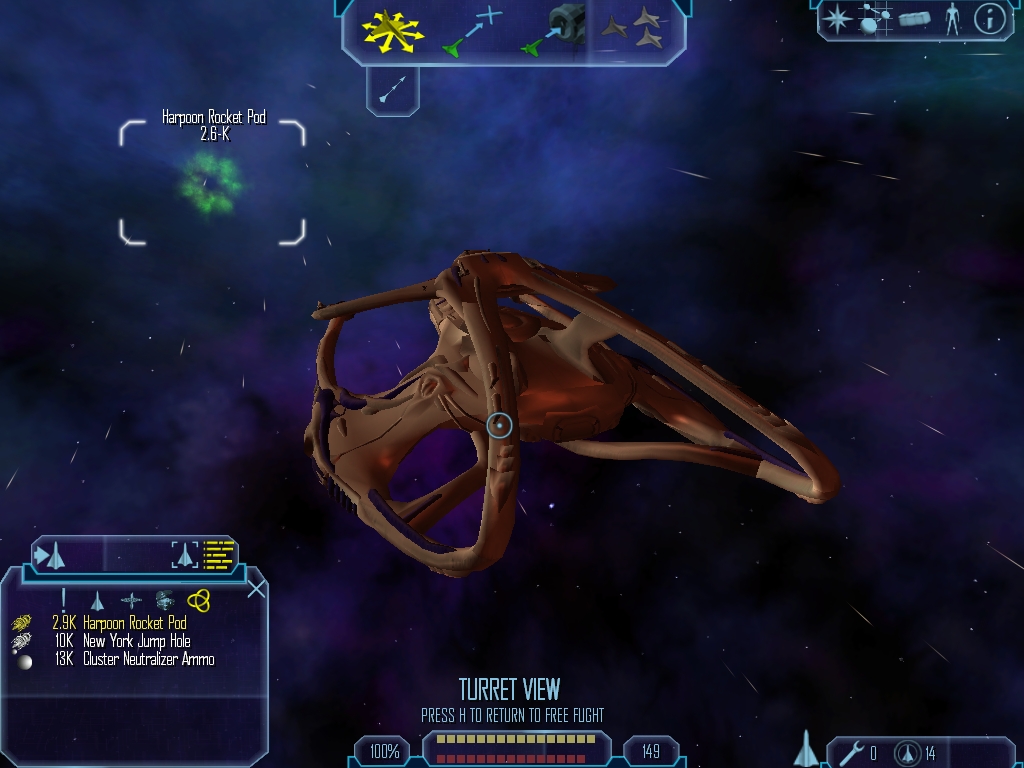The height and width of the screenshot is (768, 1024).
Task: Activate the yellow Free Flight maneuver icon
Action: (392, 30)
